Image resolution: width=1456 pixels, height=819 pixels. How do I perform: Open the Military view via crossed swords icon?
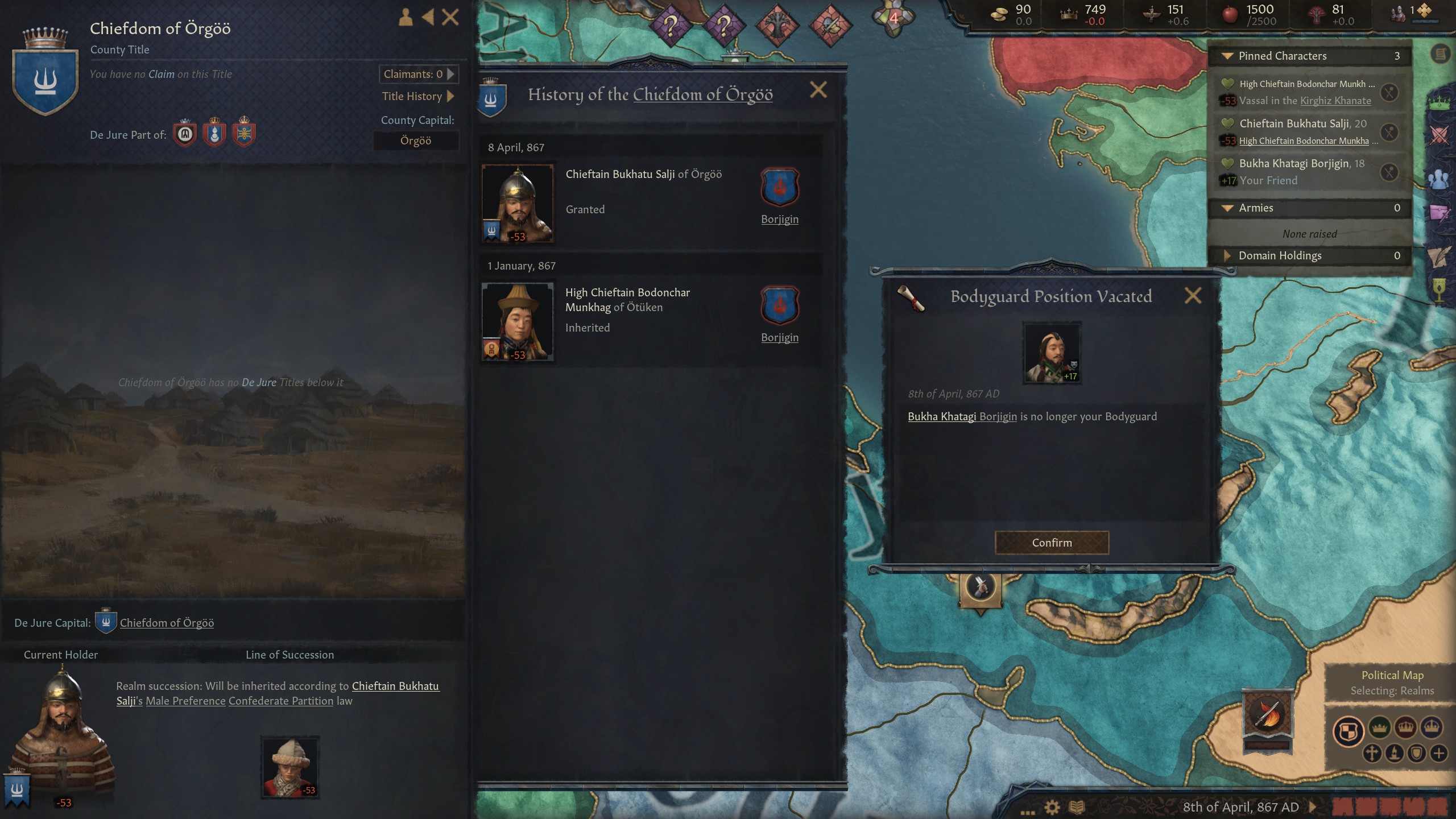tap(1438, 134)
